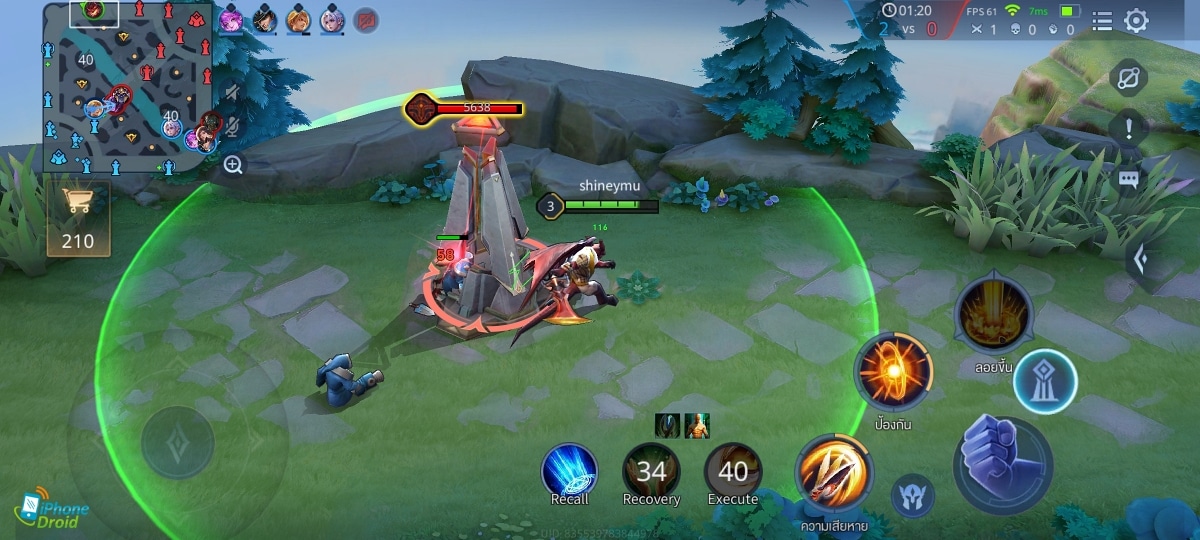
Task: Open the settings gear menu
Action: 1136,20
